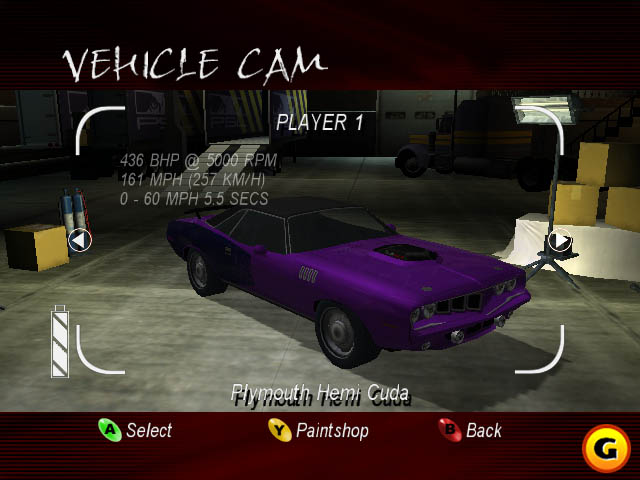640x480 pixels.
Task: Show the next vehicle with right arrow
Action: 560,240
